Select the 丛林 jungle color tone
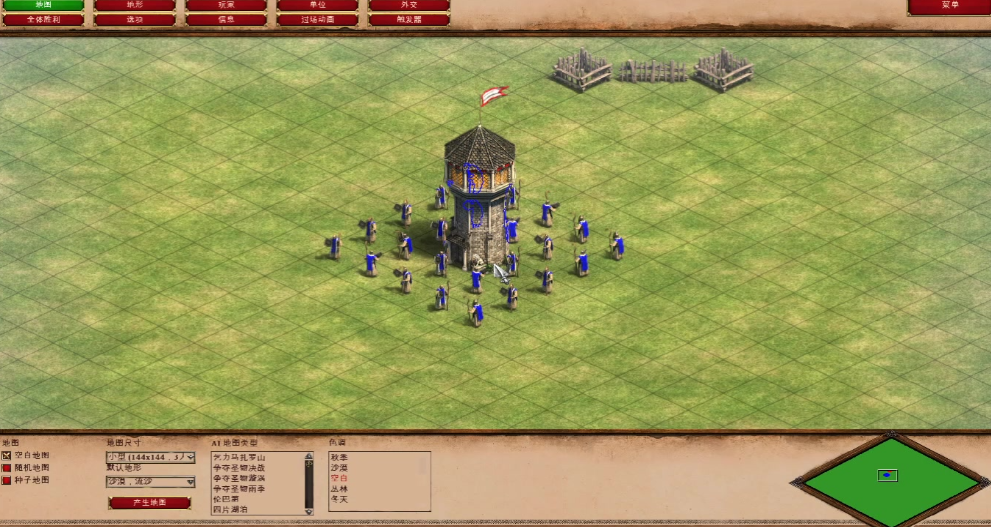The height and width of the screenshot is (527, 991). coord(341,488)
